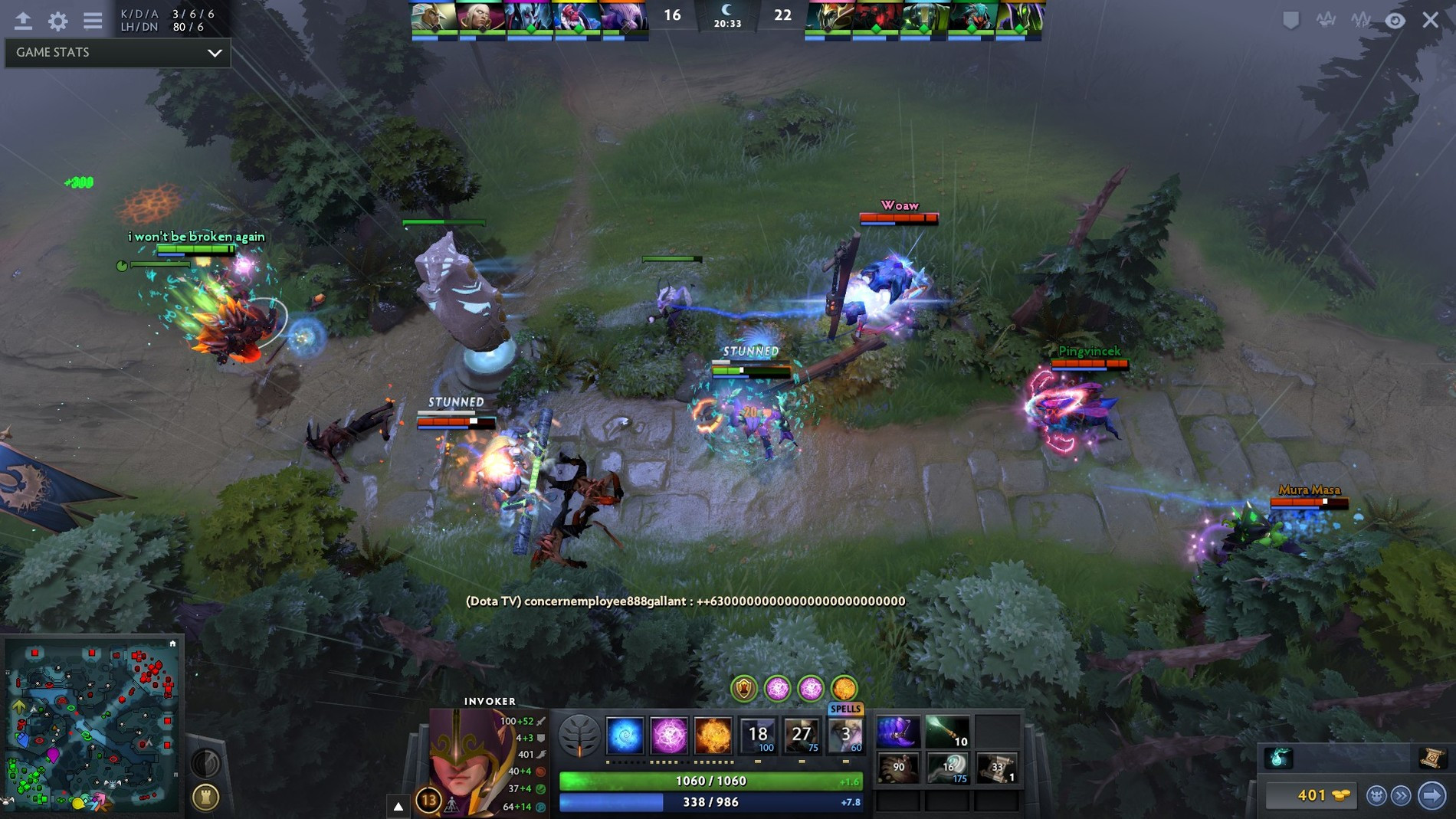The height and width of the screenshot is (819, 1456).
Task: Select Invoker's Quas ability orb
Action: [x=625, y=735]
